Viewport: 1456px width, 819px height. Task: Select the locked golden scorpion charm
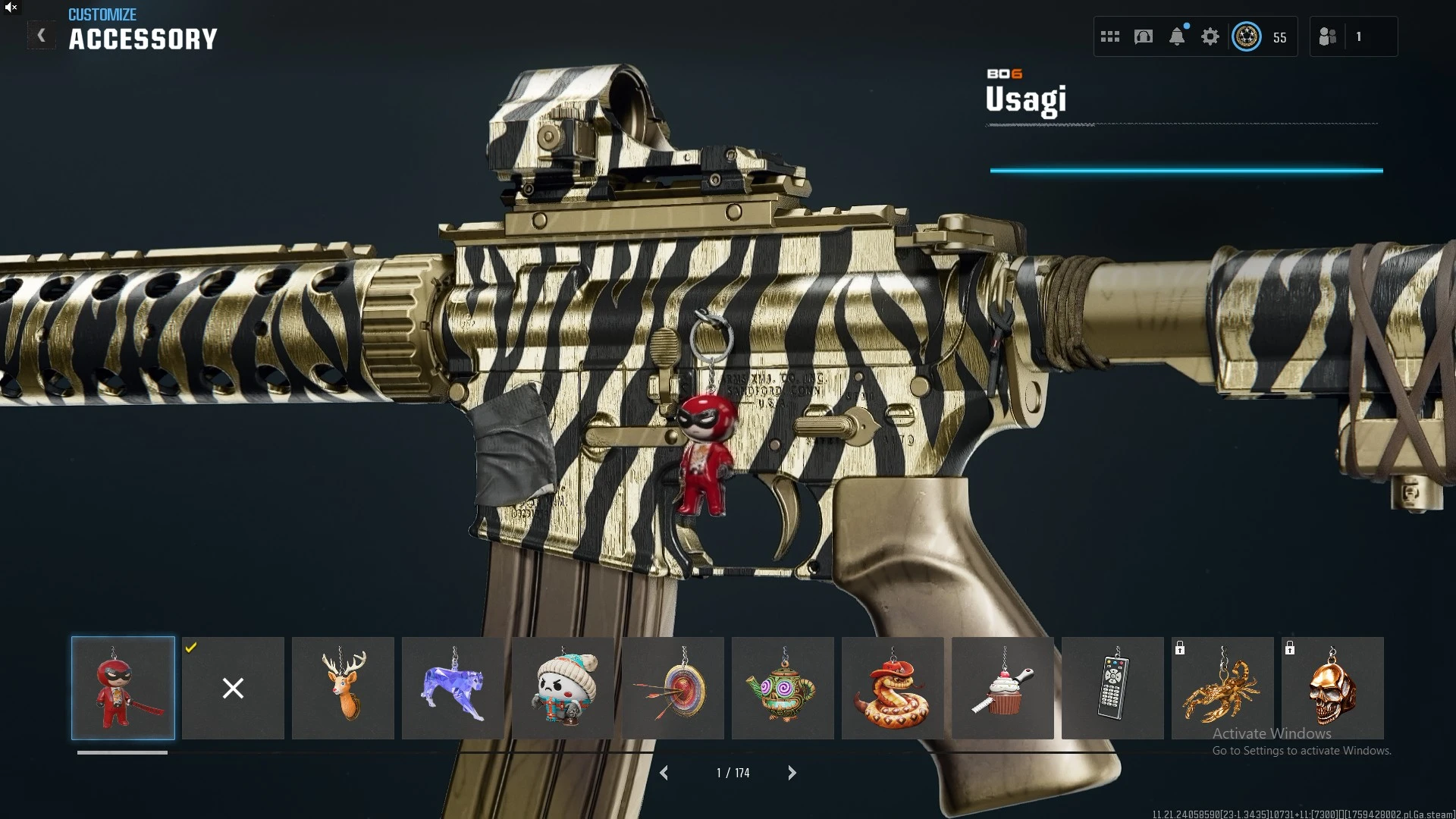pyautogui.click(x=1222, y=688)
